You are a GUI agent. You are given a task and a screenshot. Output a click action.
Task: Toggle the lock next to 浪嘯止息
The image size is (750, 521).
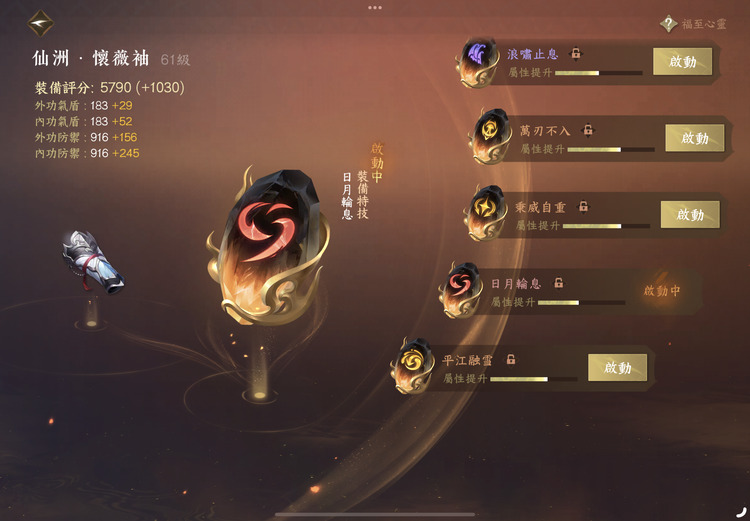pyautogui.click(x=576, y=53)
